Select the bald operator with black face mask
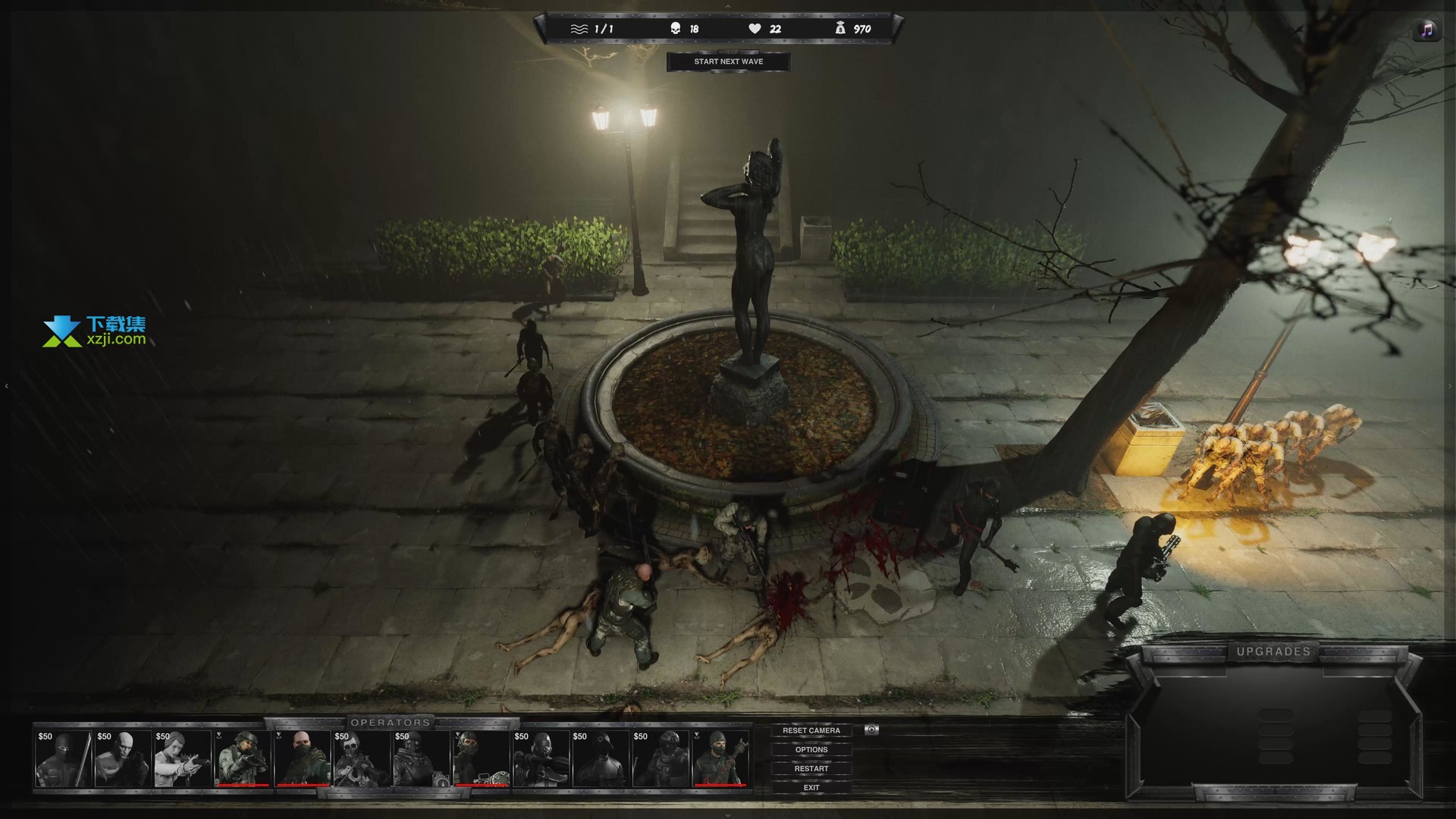This screenshot has height=819, width=1456. pos(302,758)
